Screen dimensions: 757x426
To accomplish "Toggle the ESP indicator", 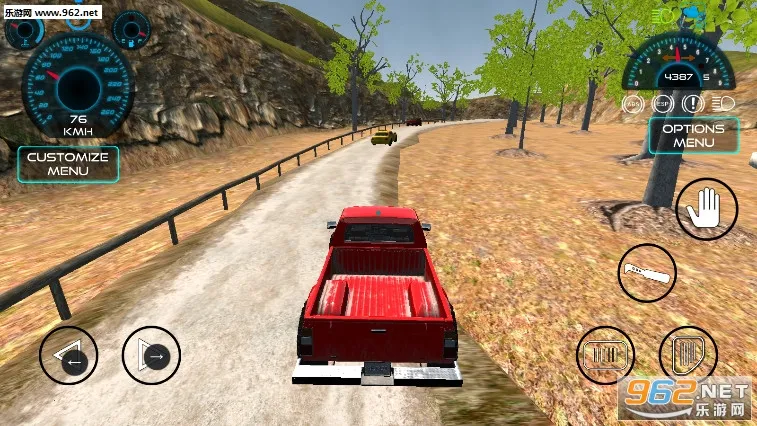I will [661, 104].
